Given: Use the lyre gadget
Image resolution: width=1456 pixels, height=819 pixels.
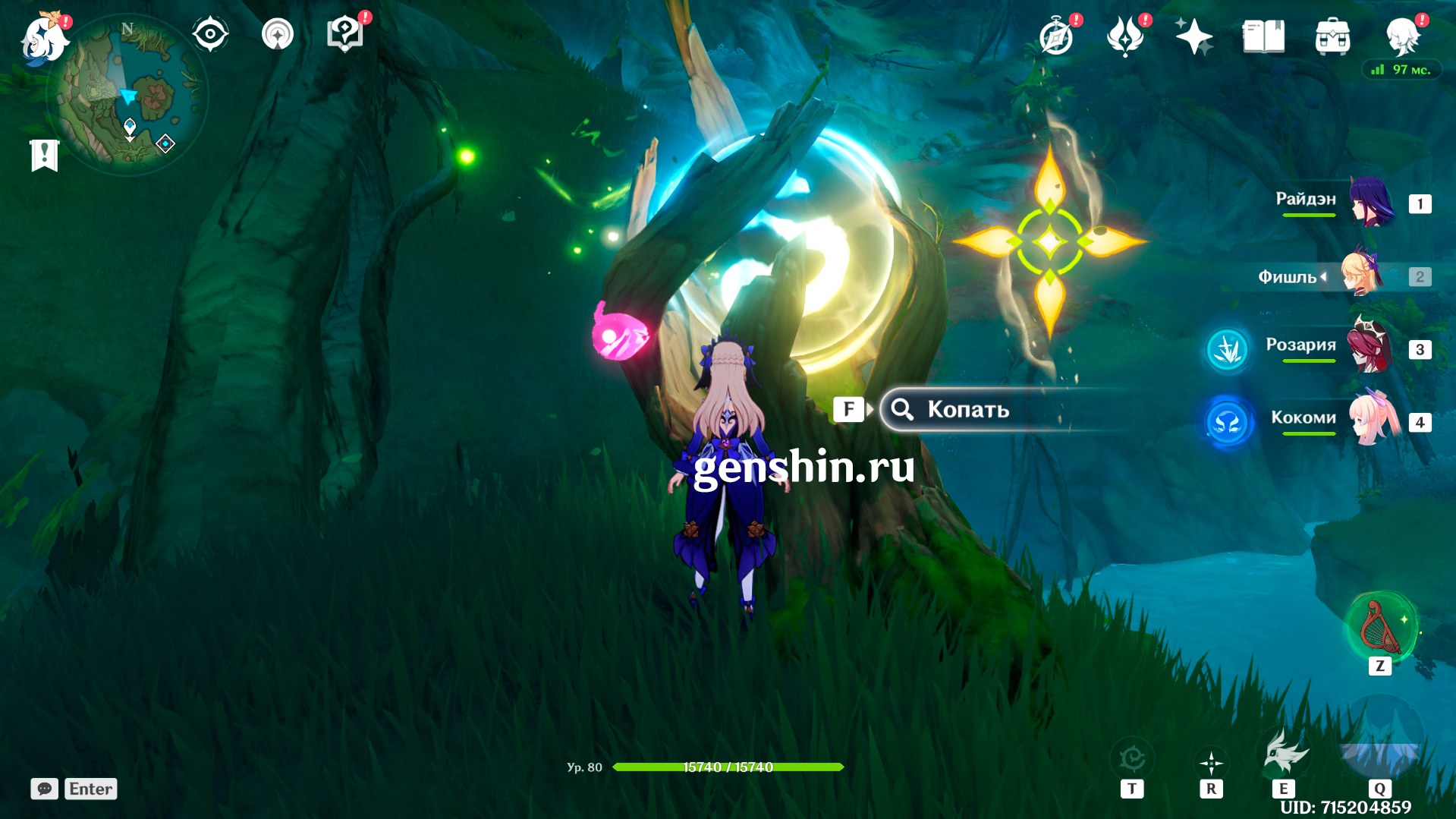Looking at the screenshot, I should pyautogui.click(x=1380, y=628).
